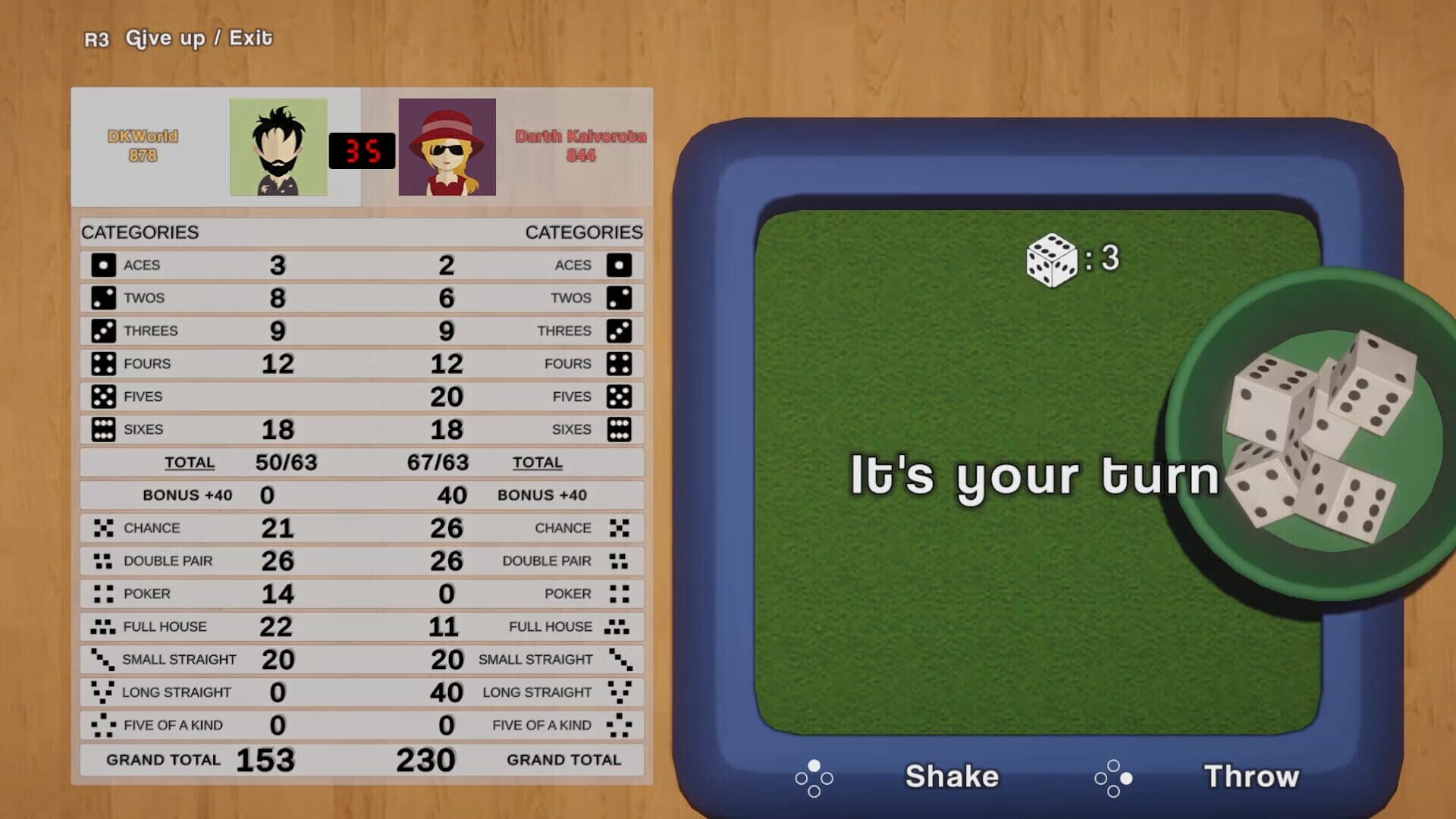Select the Long Straight icon on the left
1456x819 pixels.
click(102, 692)
